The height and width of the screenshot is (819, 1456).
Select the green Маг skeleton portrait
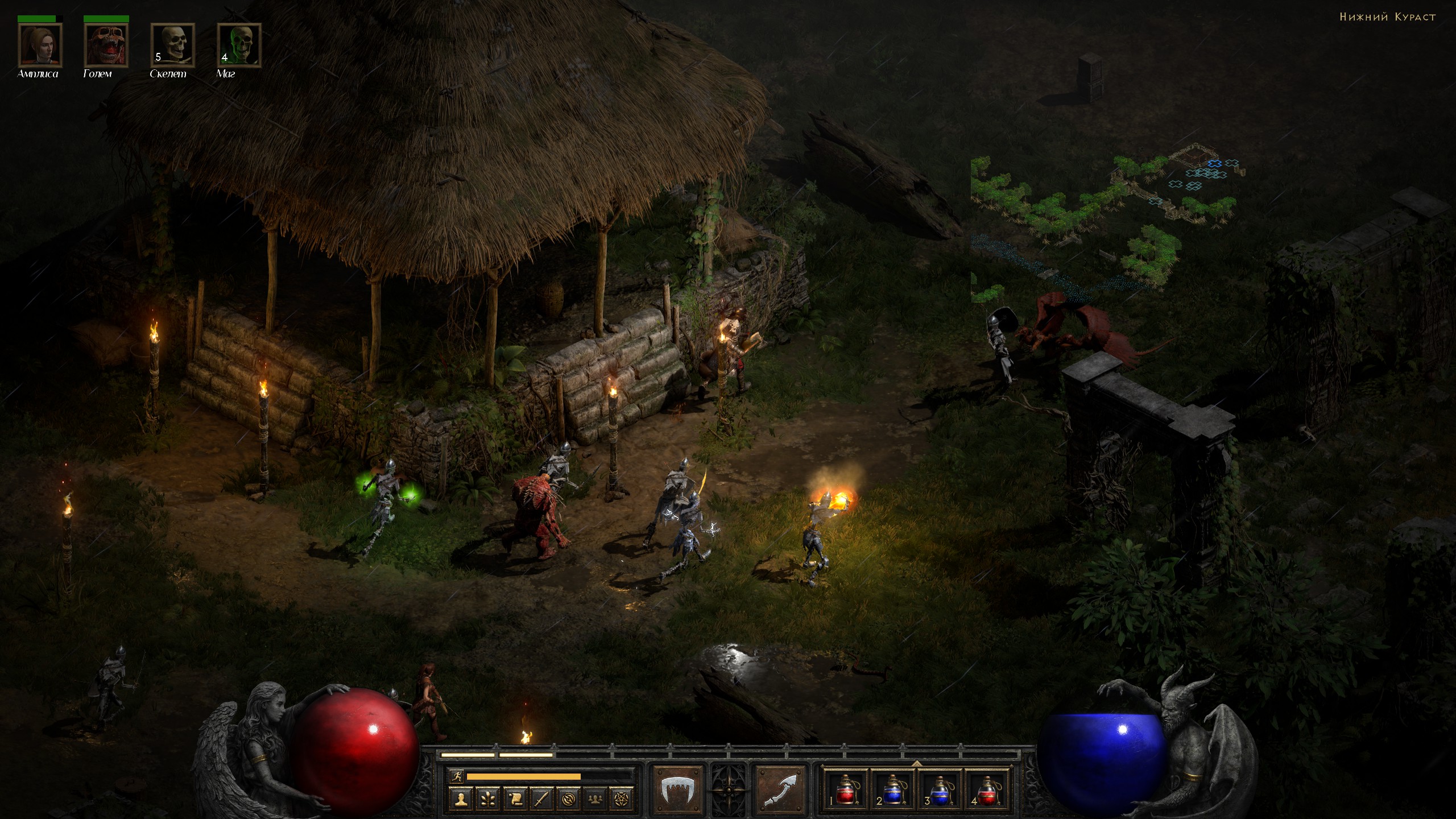239,45
